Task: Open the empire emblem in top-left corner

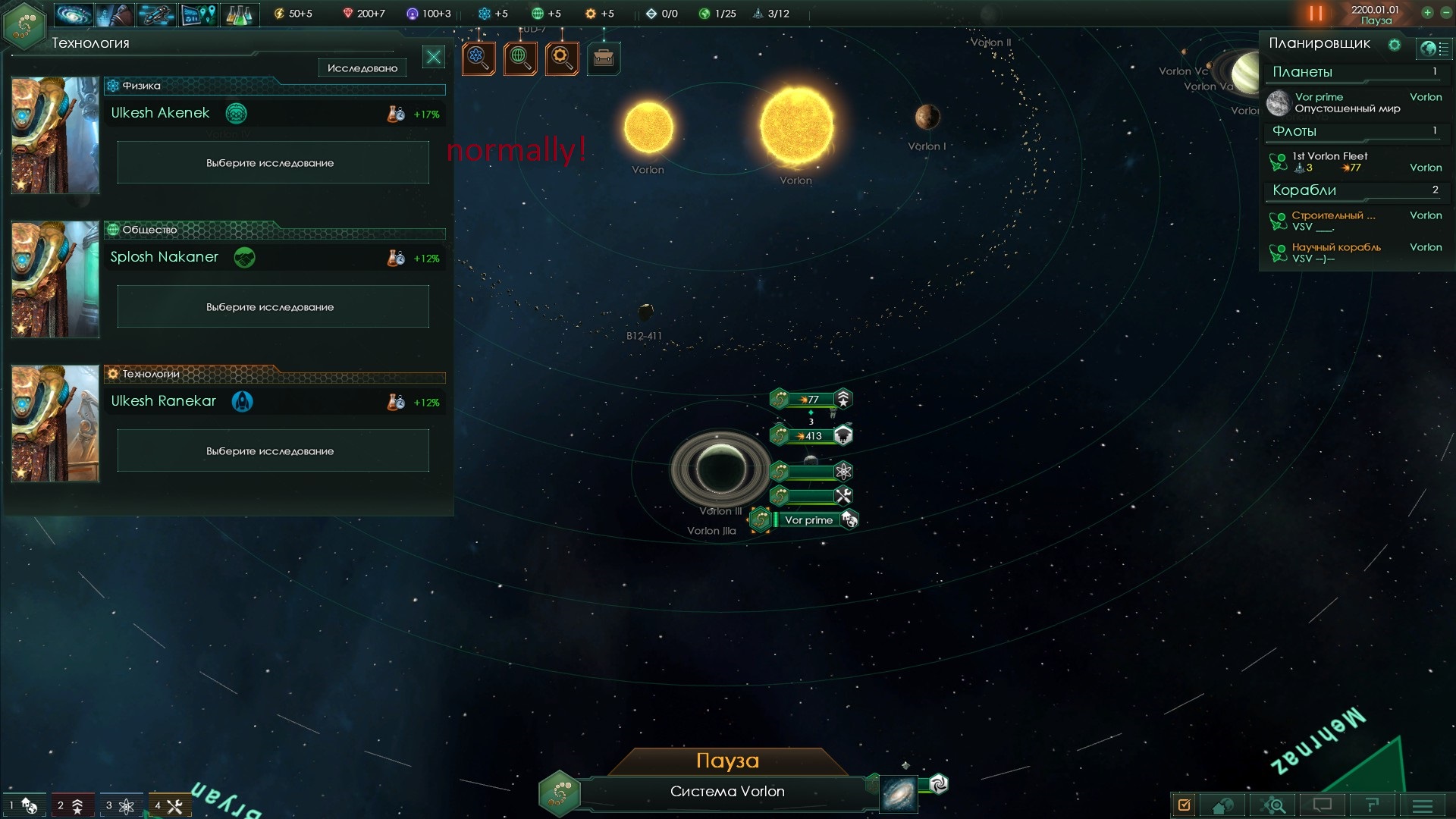Action: [24, 25]
